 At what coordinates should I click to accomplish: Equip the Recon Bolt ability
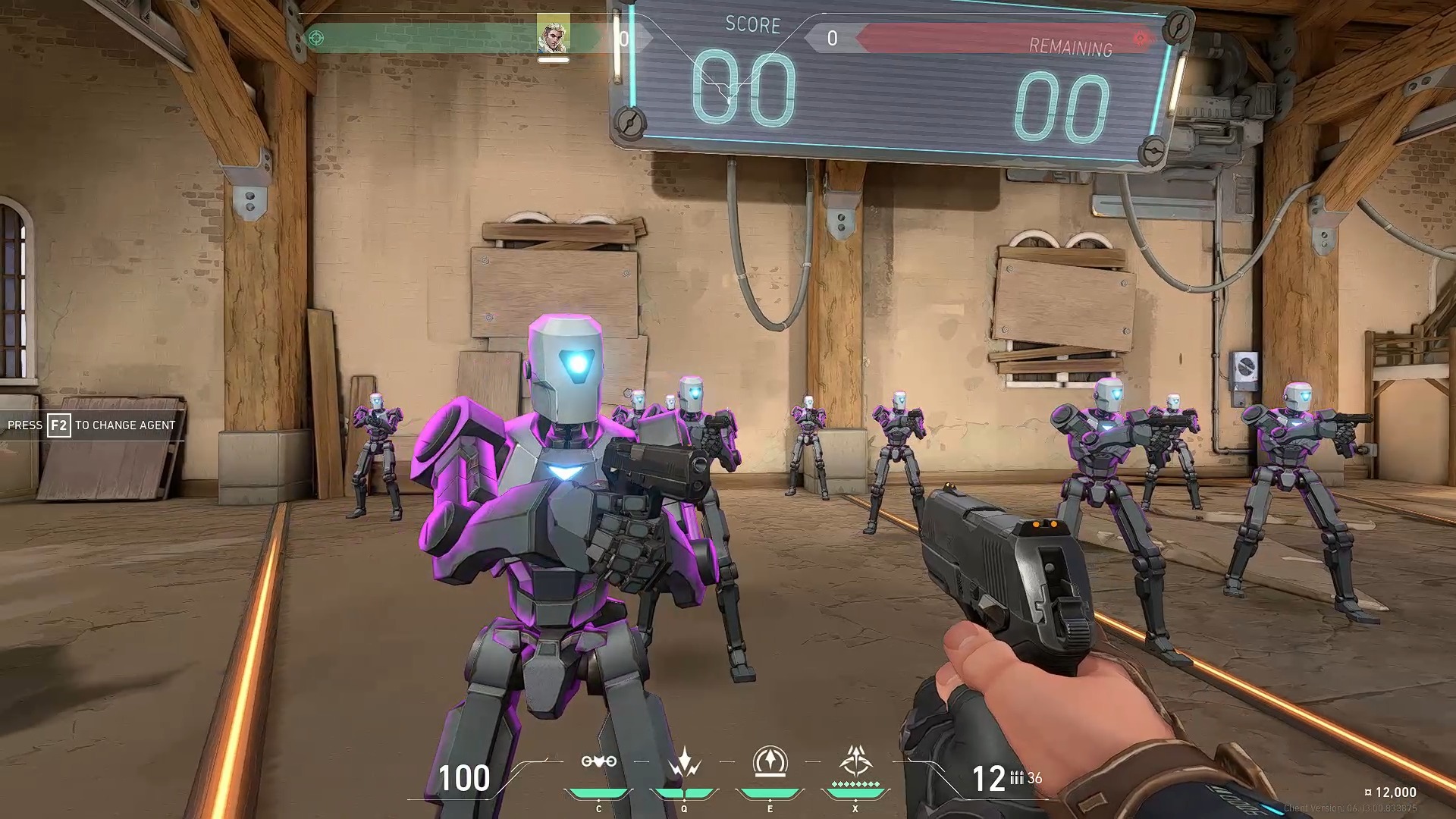tap(770, 762)
